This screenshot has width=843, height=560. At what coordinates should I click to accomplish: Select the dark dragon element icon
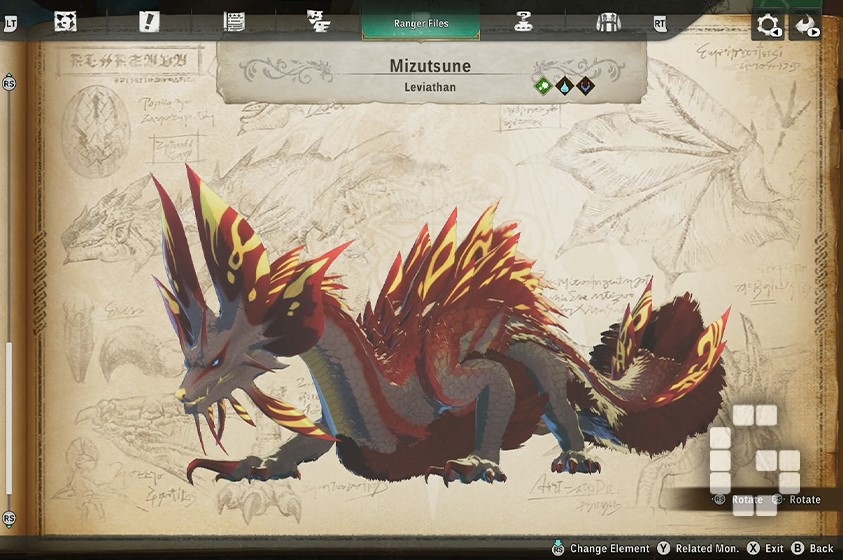[x=585, y=86]
